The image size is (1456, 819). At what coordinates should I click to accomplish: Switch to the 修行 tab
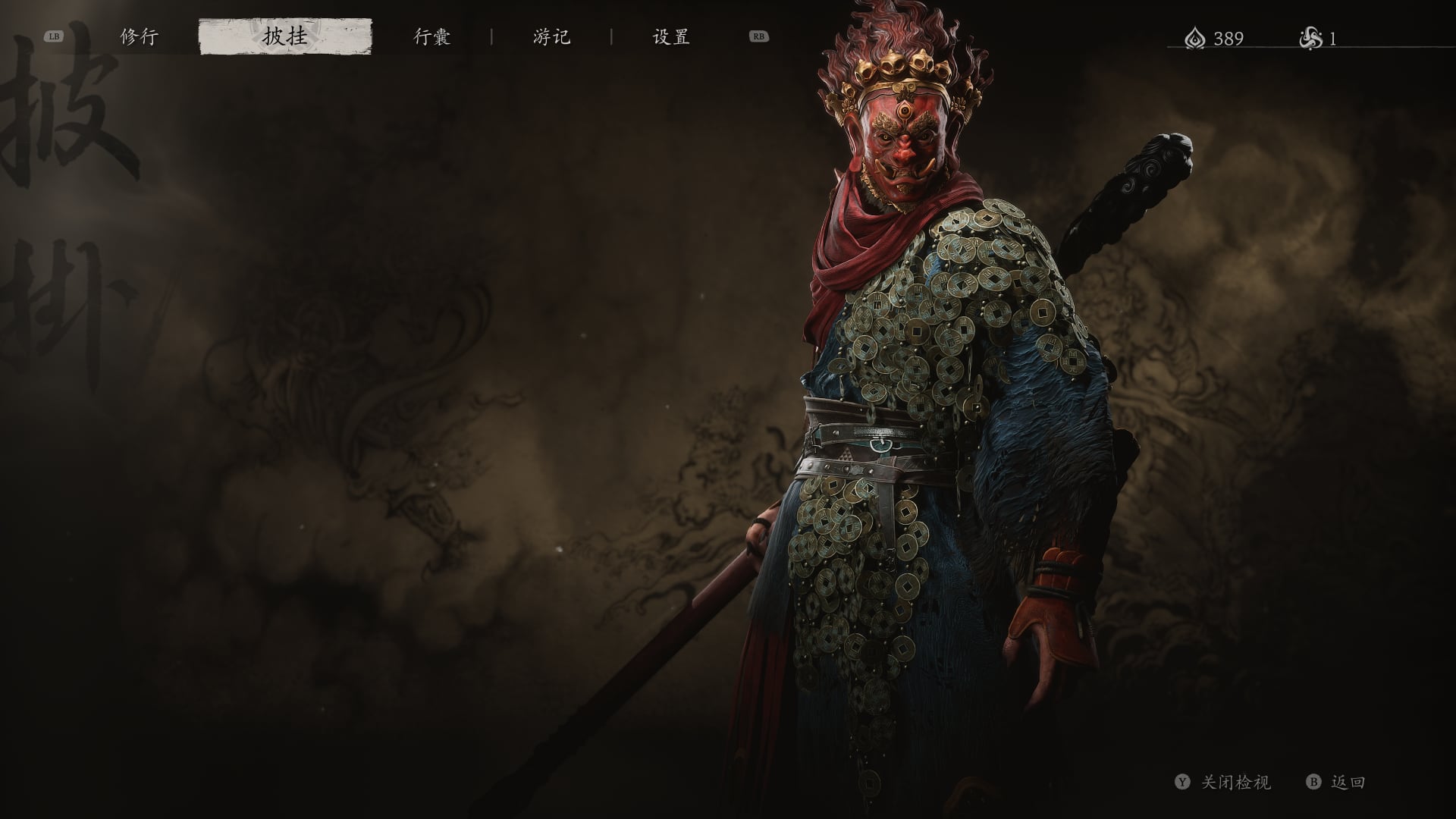[x=140, y=36]
